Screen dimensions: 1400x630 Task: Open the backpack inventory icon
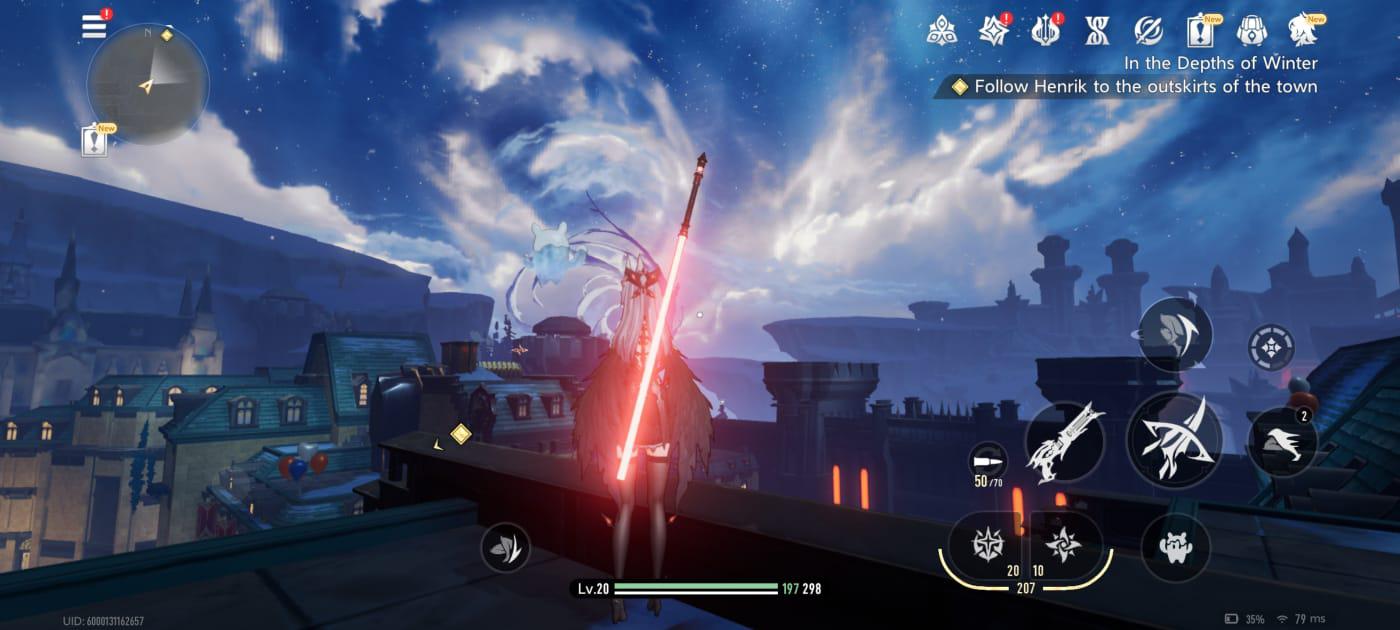(x=1252, y=31)
